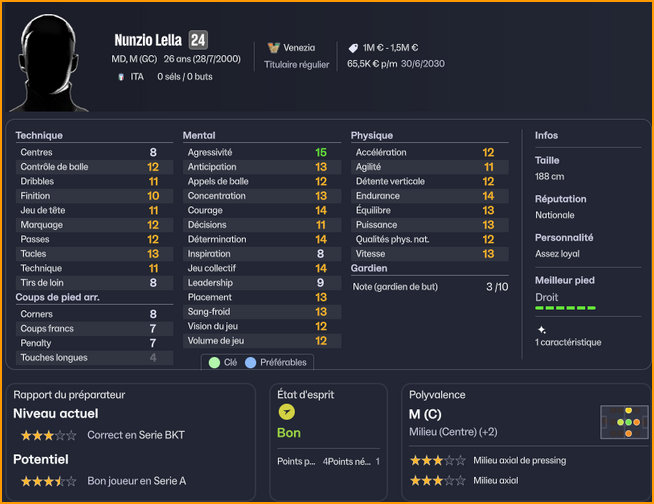Open the Polyvalence panel header

click(437, 395)
